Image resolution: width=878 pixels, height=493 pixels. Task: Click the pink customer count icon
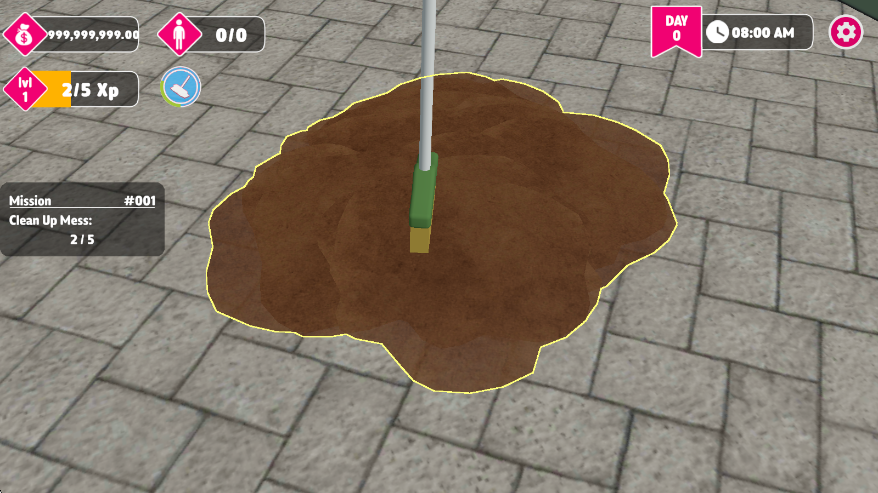click(x=177, y=35)
